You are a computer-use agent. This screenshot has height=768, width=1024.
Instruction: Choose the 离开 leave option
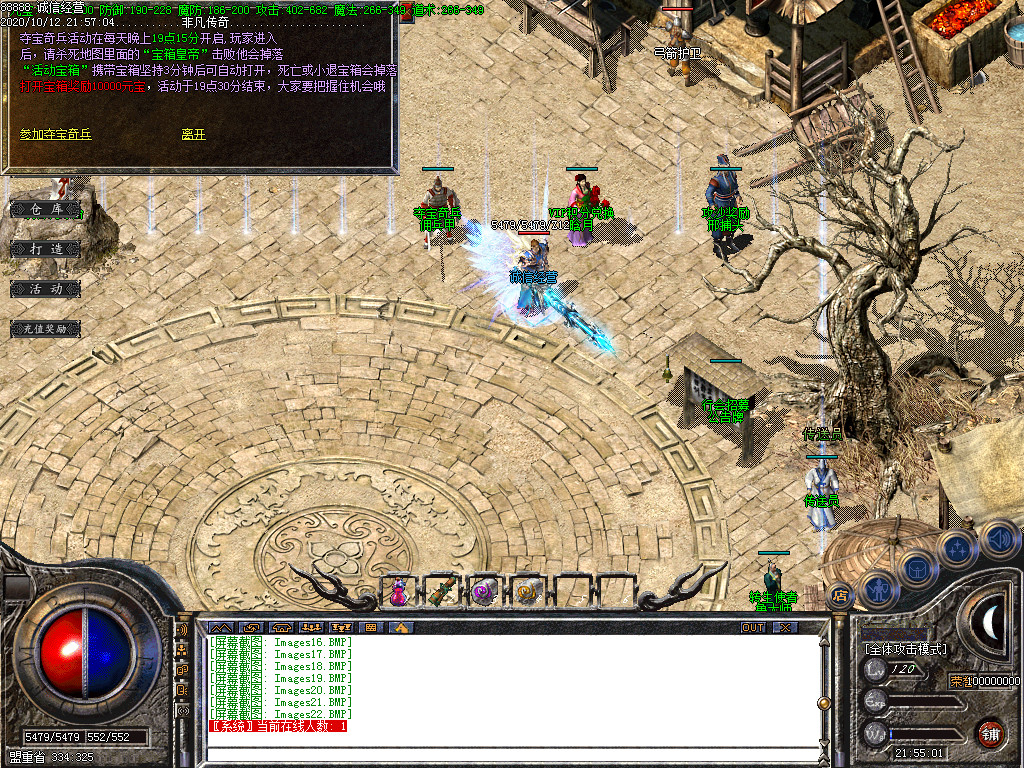pyautogui.click(x=194, y=134)
